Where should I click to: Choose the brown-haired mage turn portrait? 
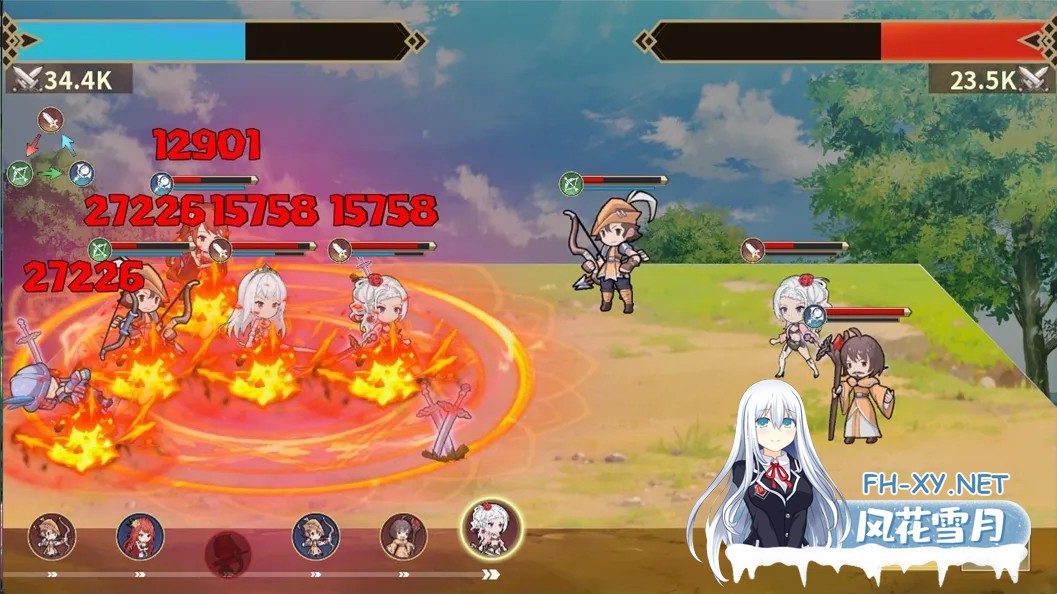pyautogui.click(x=404, y=537)
